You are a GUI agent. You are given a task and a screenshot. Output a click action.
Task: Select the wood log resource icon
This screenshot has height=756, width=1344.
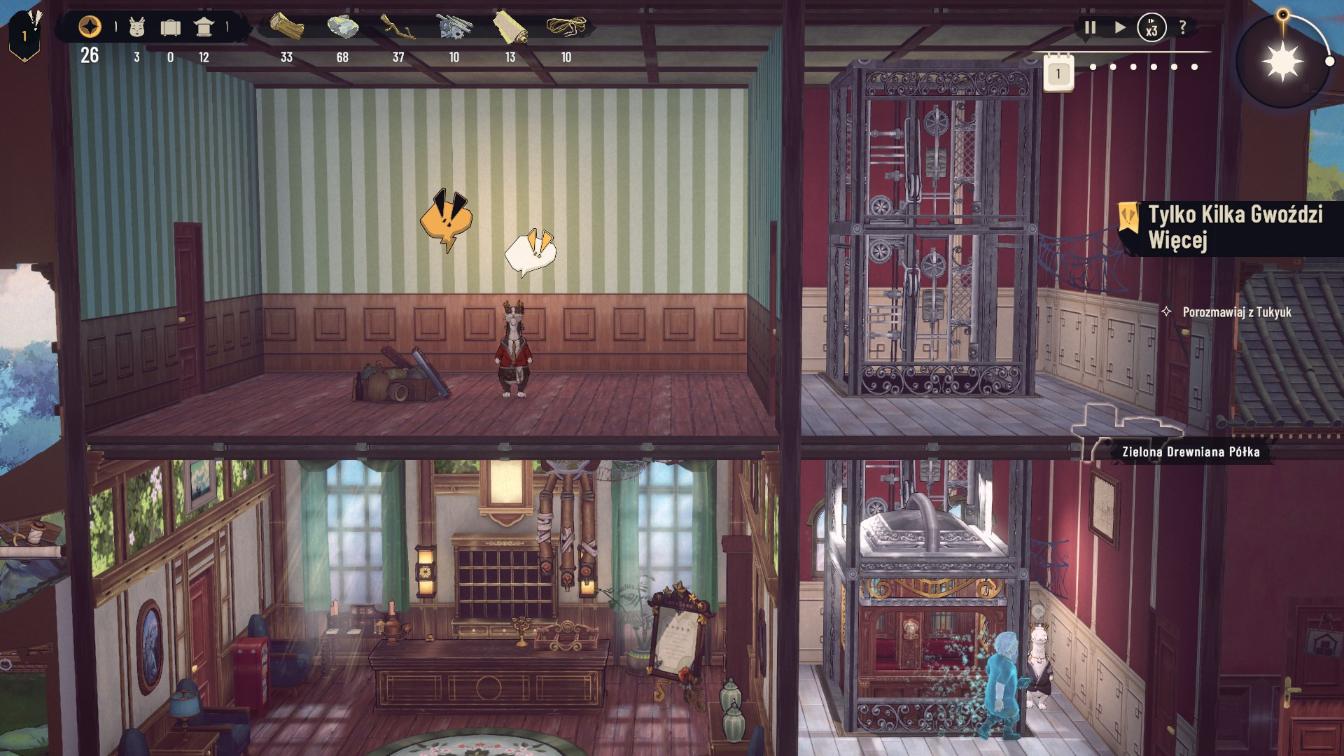pyautogui.click(x=287, y=27)
